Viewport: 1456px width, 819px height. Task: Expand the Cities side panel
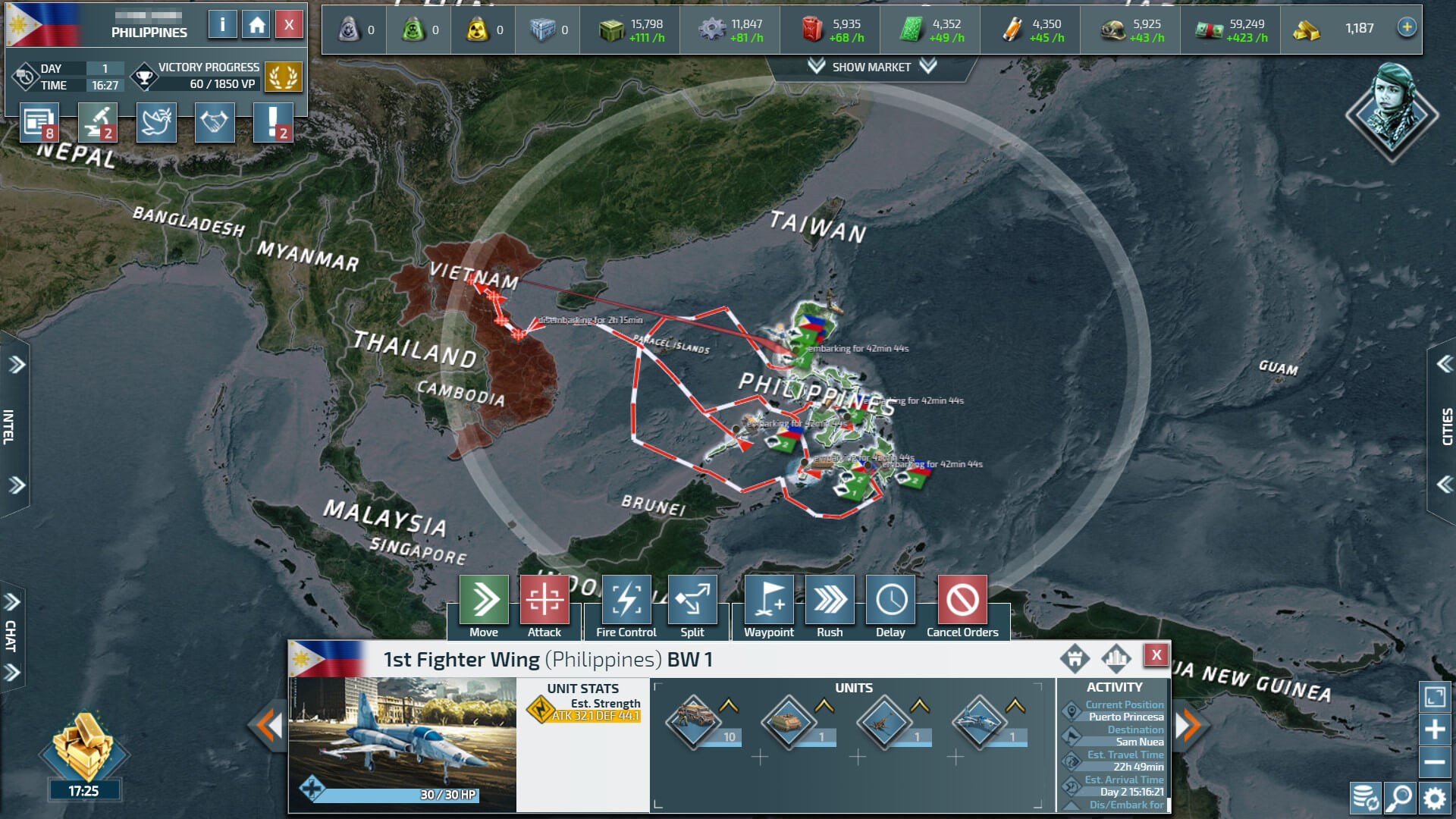pos(1445,426)
